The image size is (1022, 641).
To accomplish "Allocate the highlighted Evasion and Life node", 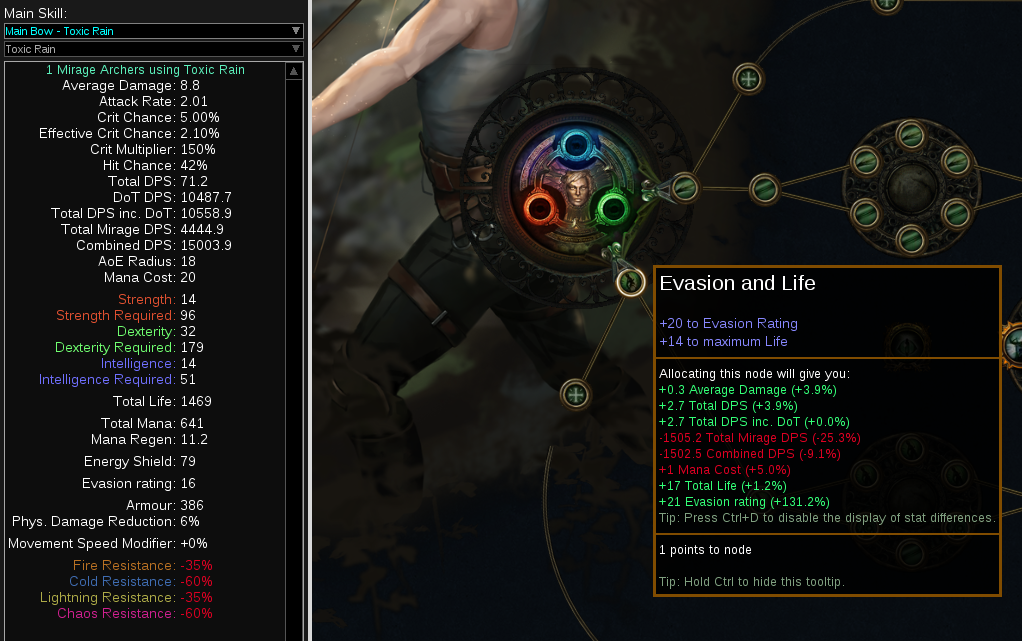I will point(630,283).
